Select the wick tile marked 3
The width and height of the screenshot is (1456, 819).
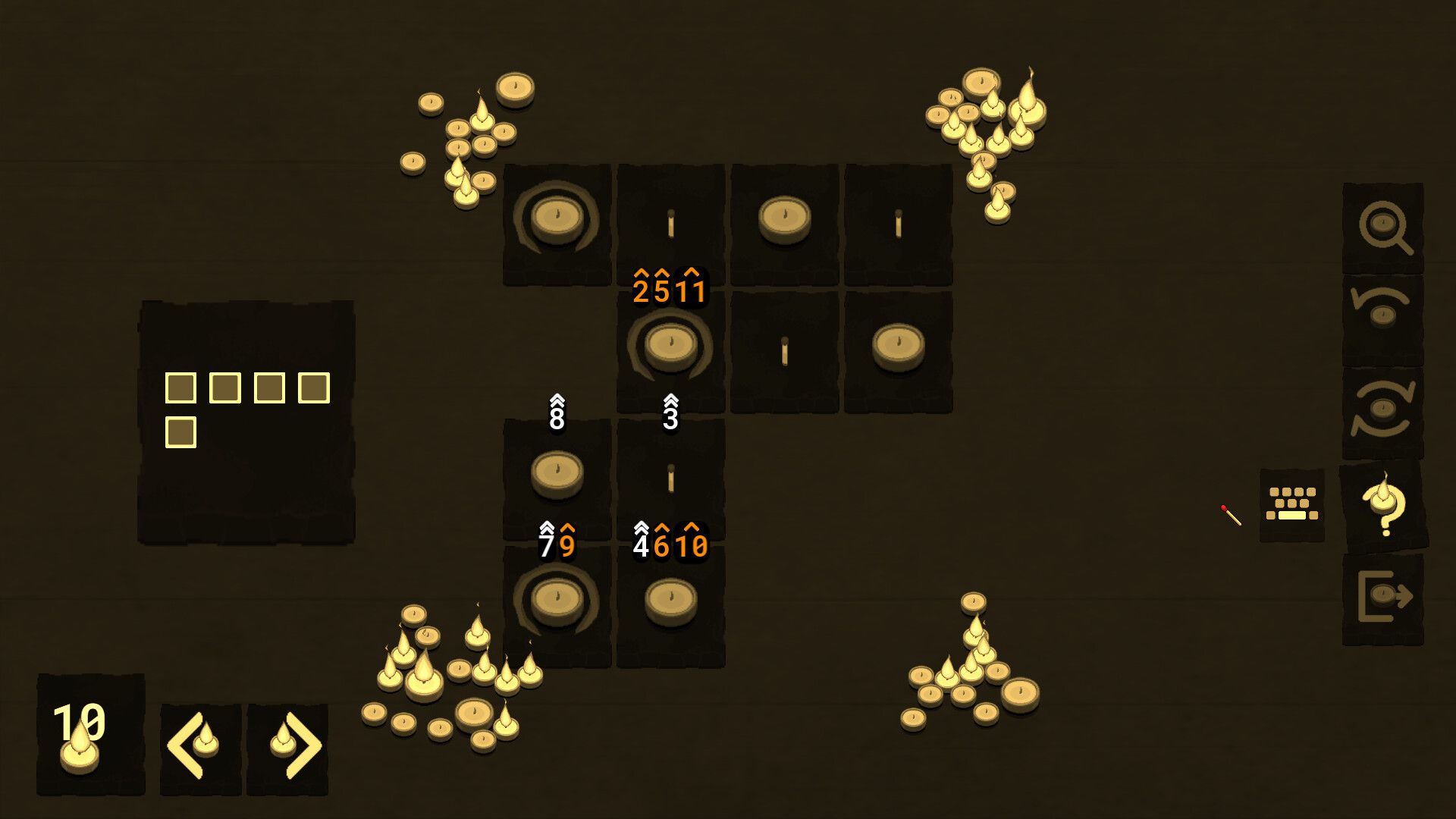(671, 478)
